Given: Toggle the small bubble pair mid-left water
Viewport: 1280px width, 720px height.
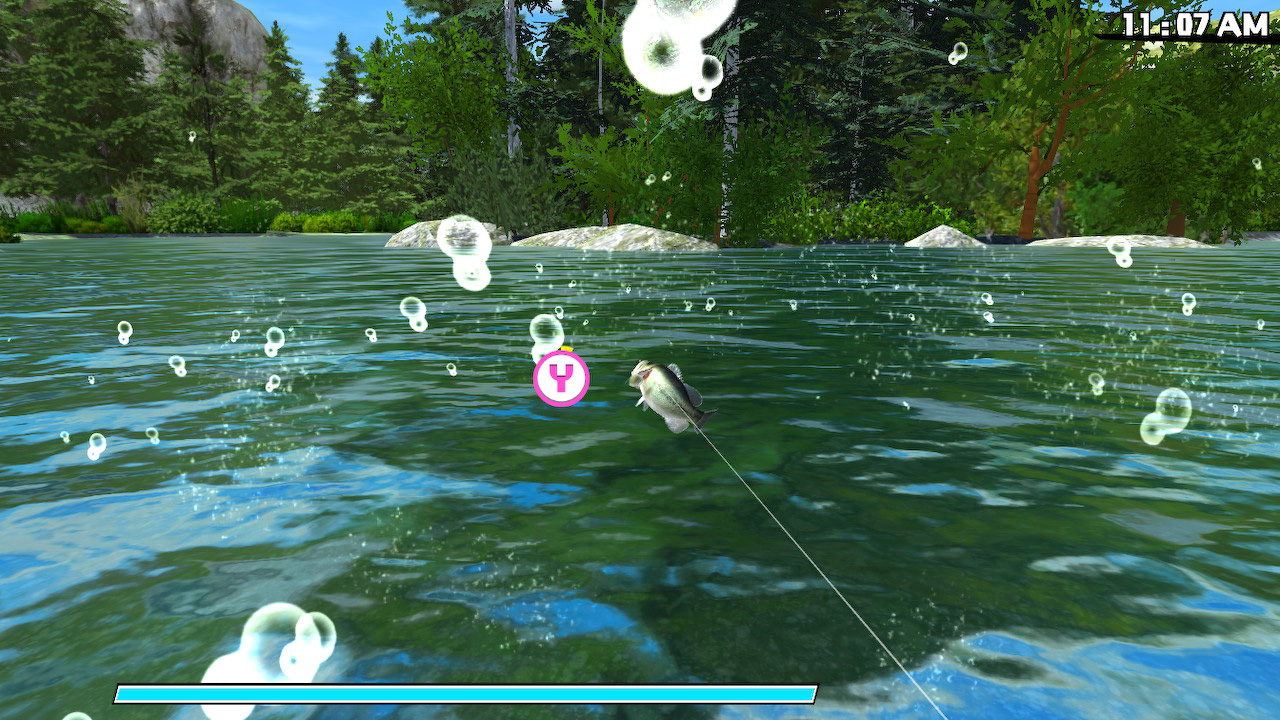Looking at the screenshot, I should [273, 344].
